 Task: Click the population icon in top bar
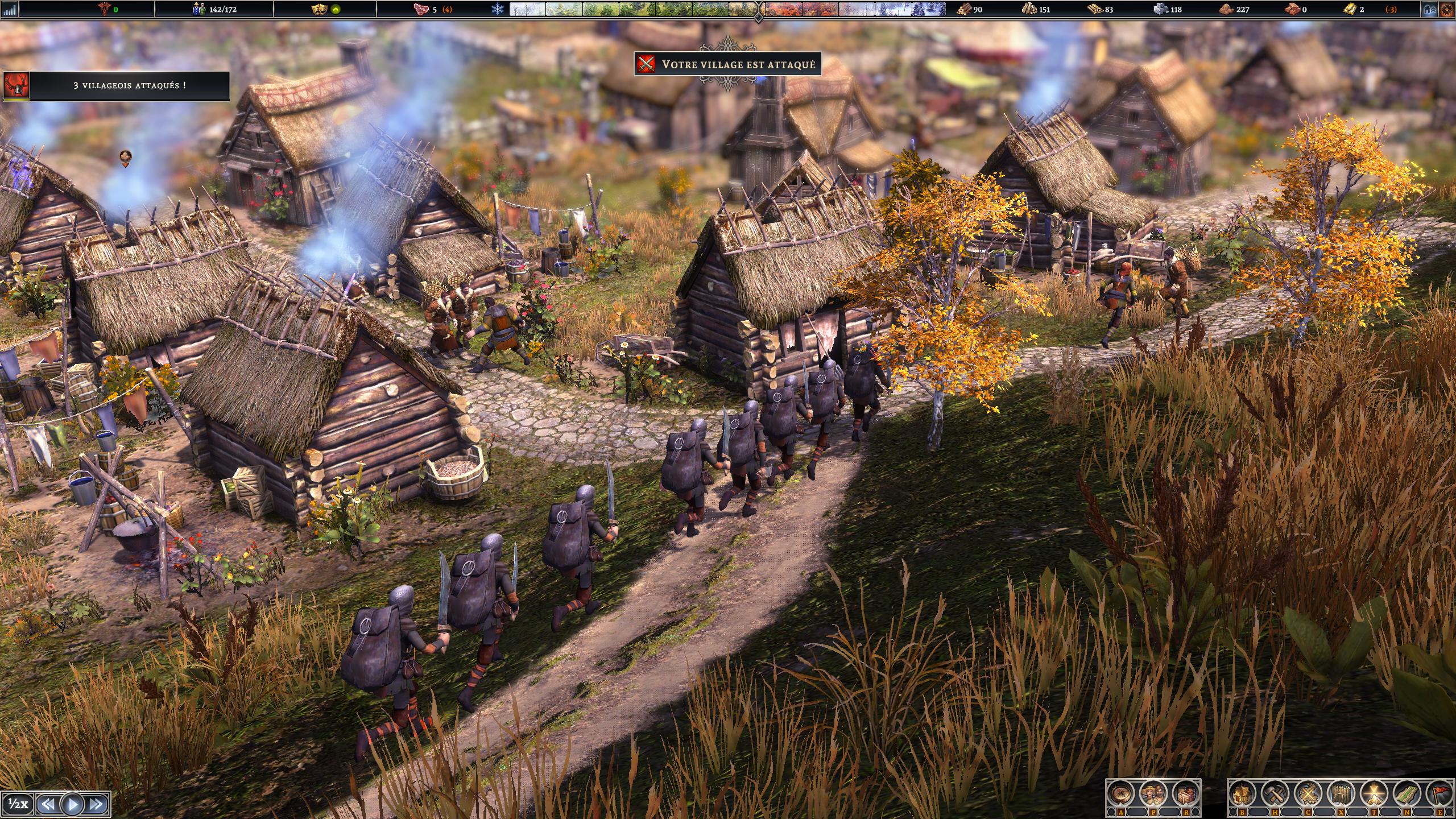(x=198, y=9)
